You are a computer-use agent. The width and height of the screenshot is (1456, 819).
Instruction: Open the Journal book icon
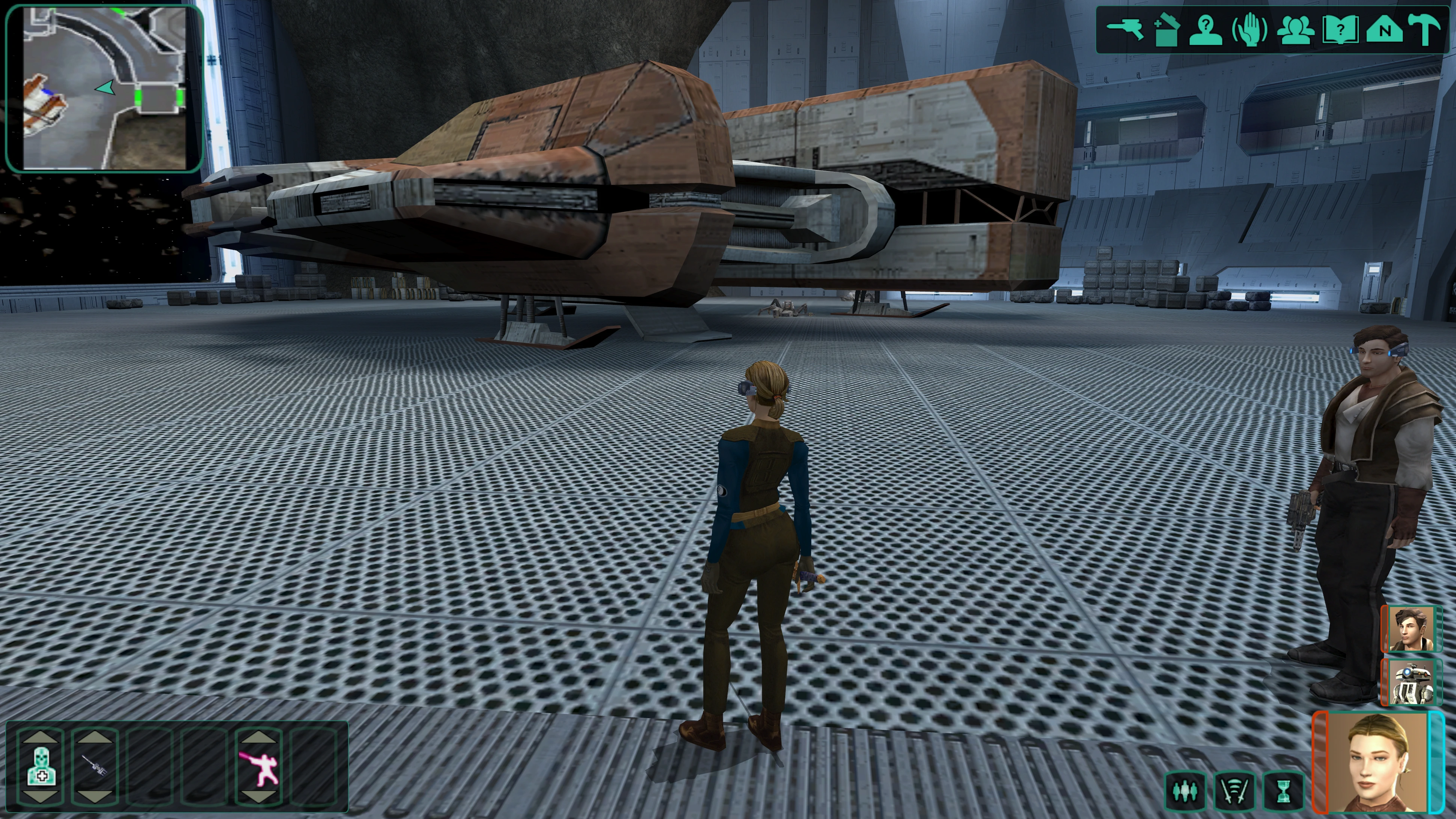1340,30
